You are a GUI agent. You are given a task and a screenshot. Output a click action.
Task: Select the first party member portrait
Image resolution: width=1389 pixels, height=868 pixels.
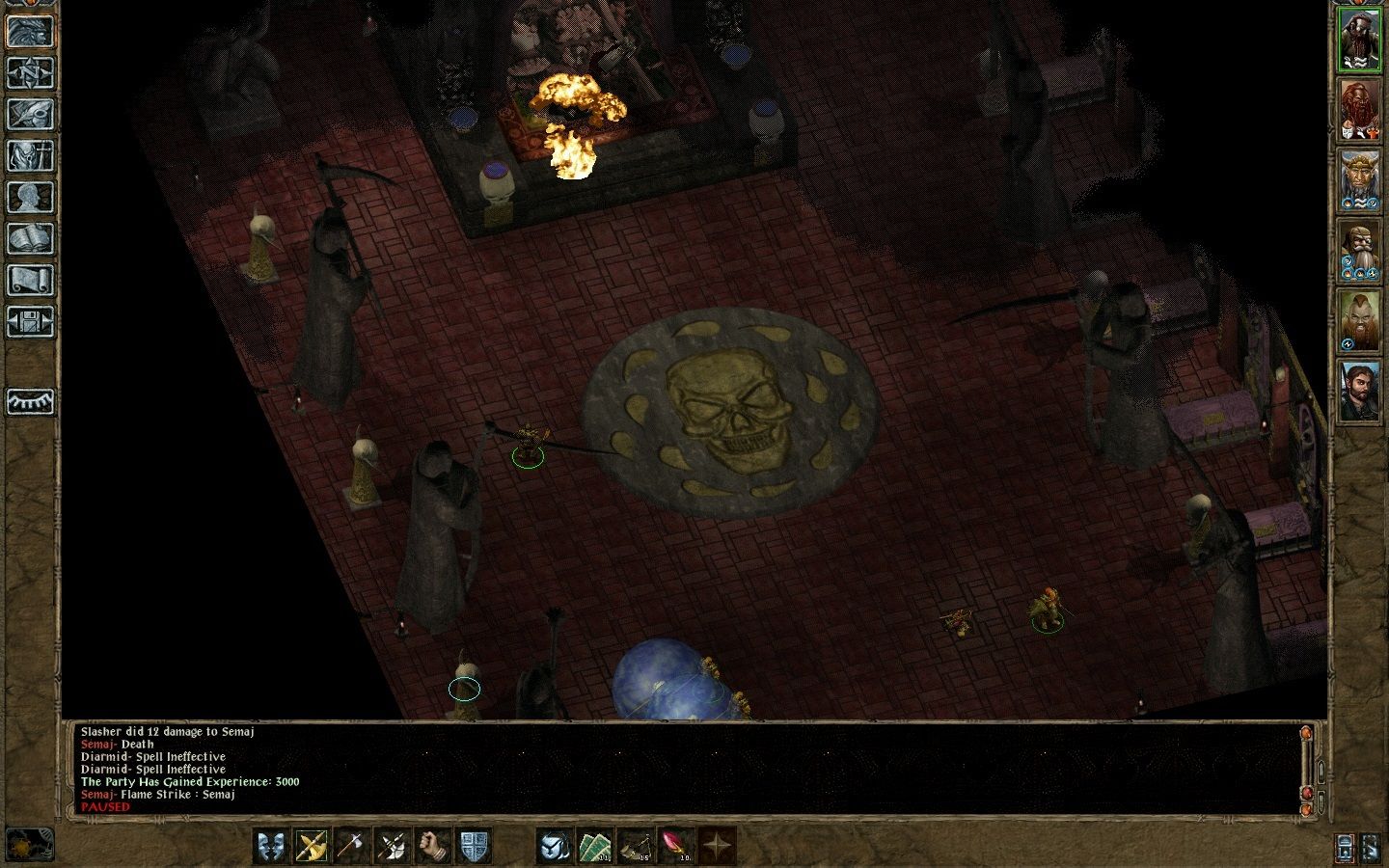pos(1359,39)
